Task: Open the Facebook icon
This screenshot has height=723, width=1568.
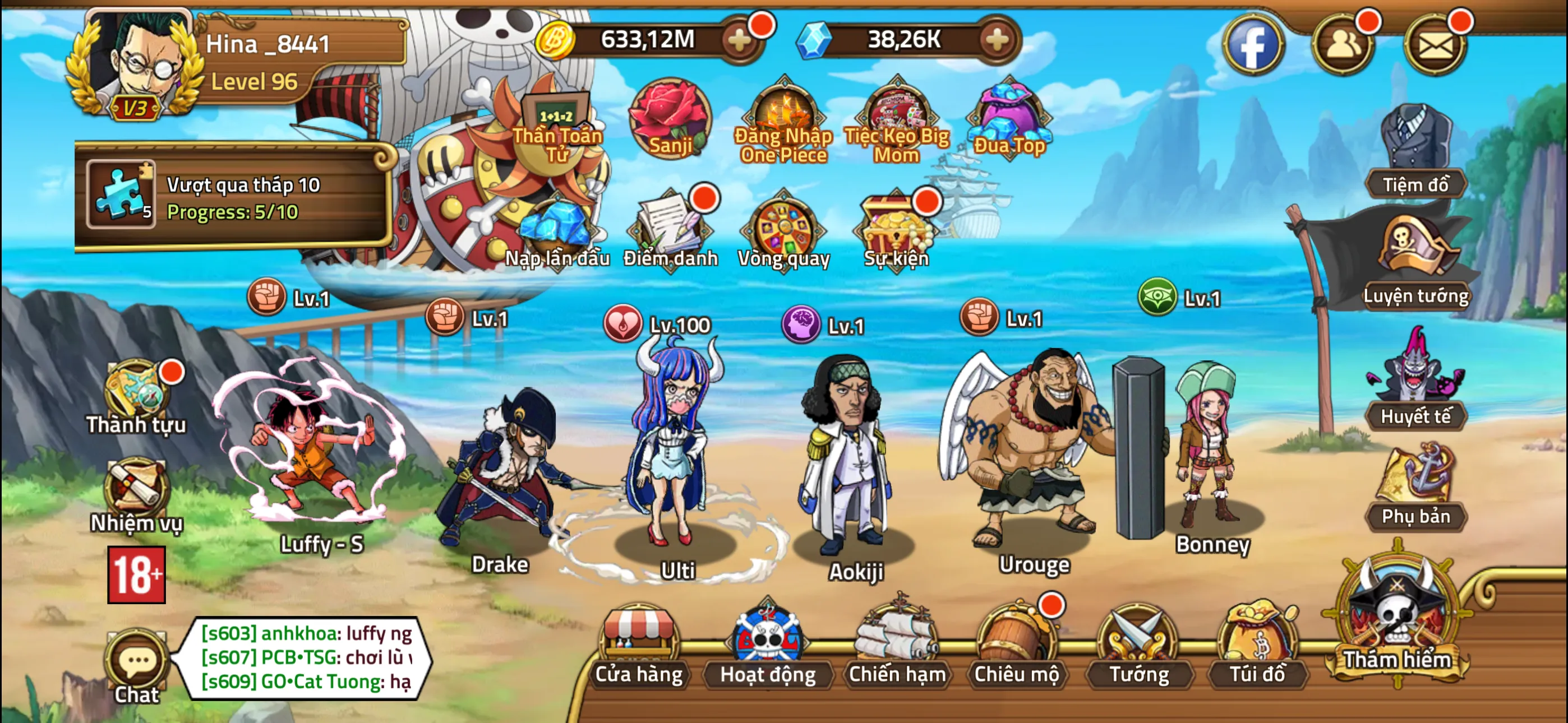Action: 1254,44
